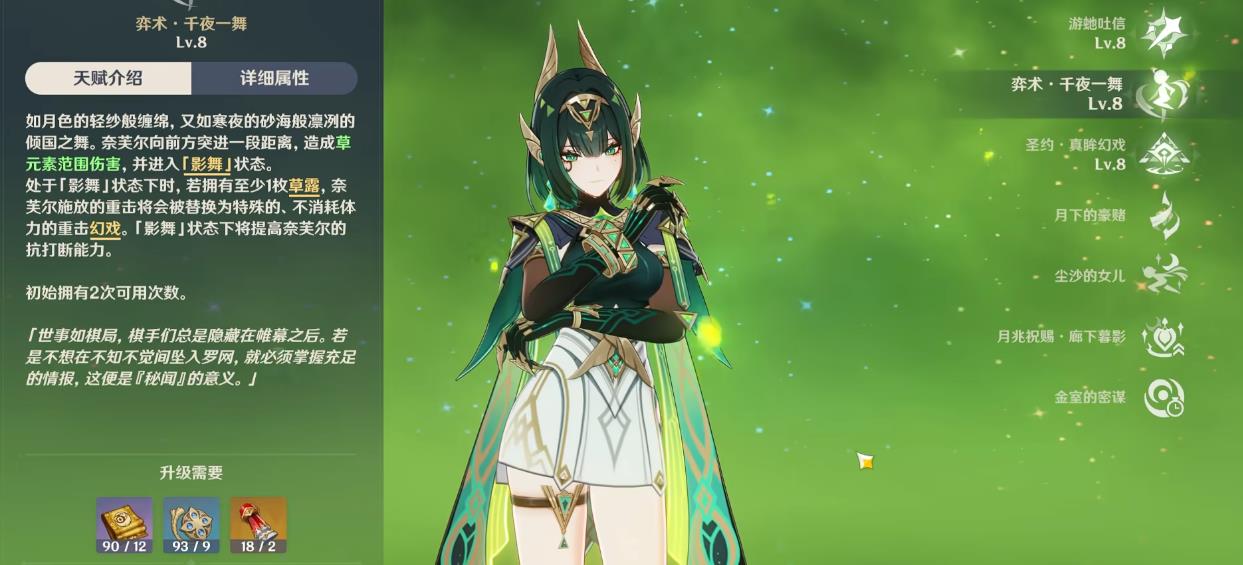
Task: Open the underlined 影舞 keyword link
Action: click(x=208, y=164)
